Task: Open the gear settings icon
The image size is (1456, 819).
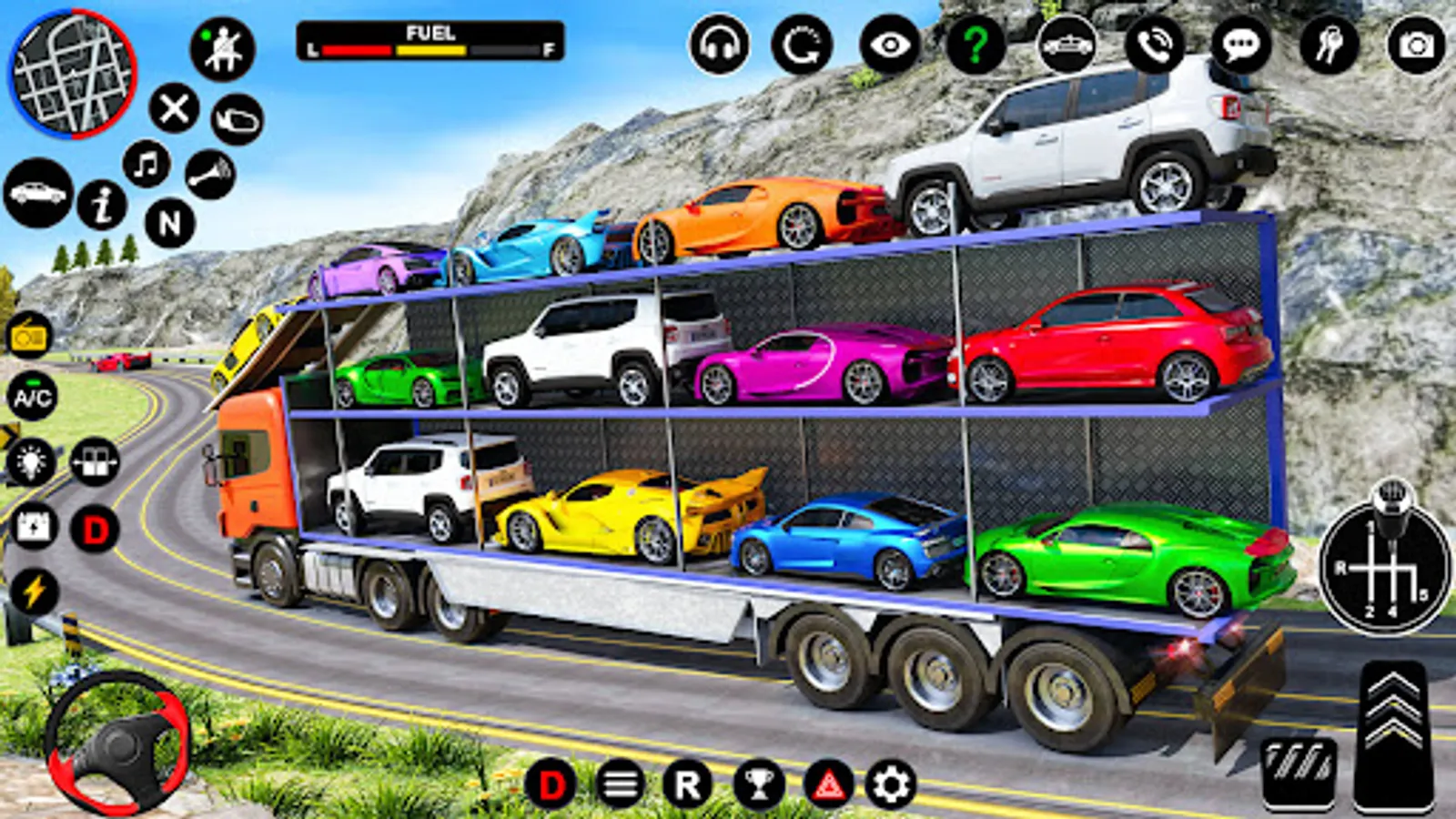Action: [x=891, y=784]
